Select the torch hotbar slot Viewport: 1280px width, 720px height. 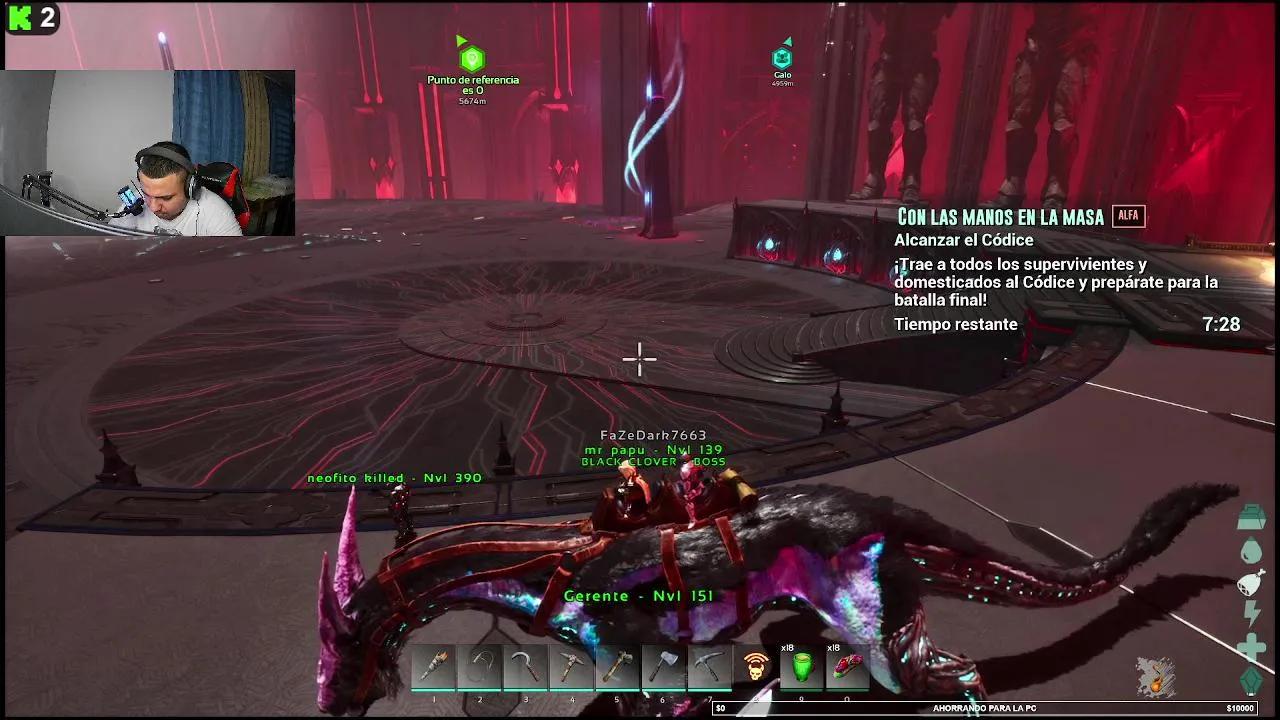pyautogui.click(x=434, y=668)
